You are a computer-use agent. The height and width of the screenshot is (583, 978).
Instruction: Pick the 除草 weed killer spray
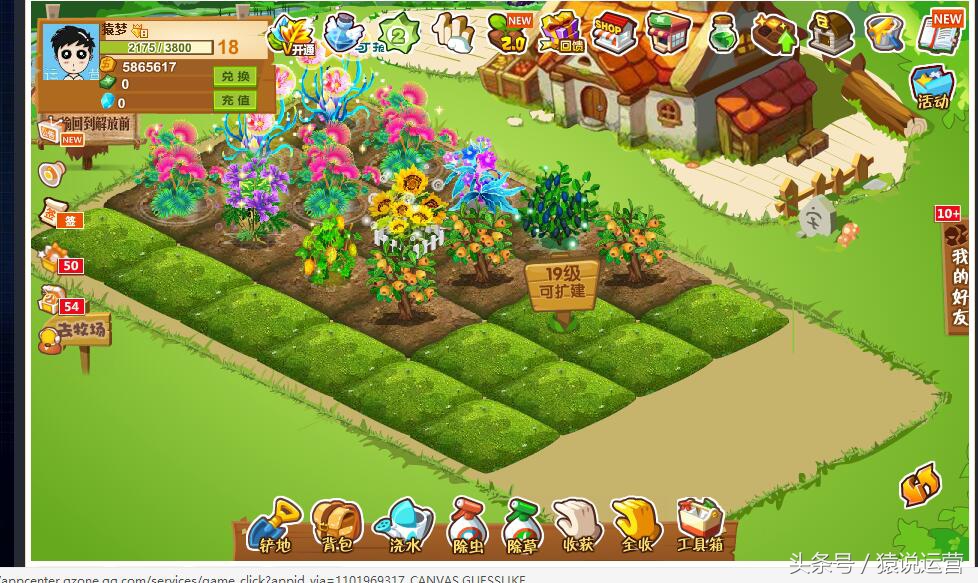click(x=522, y=526)
